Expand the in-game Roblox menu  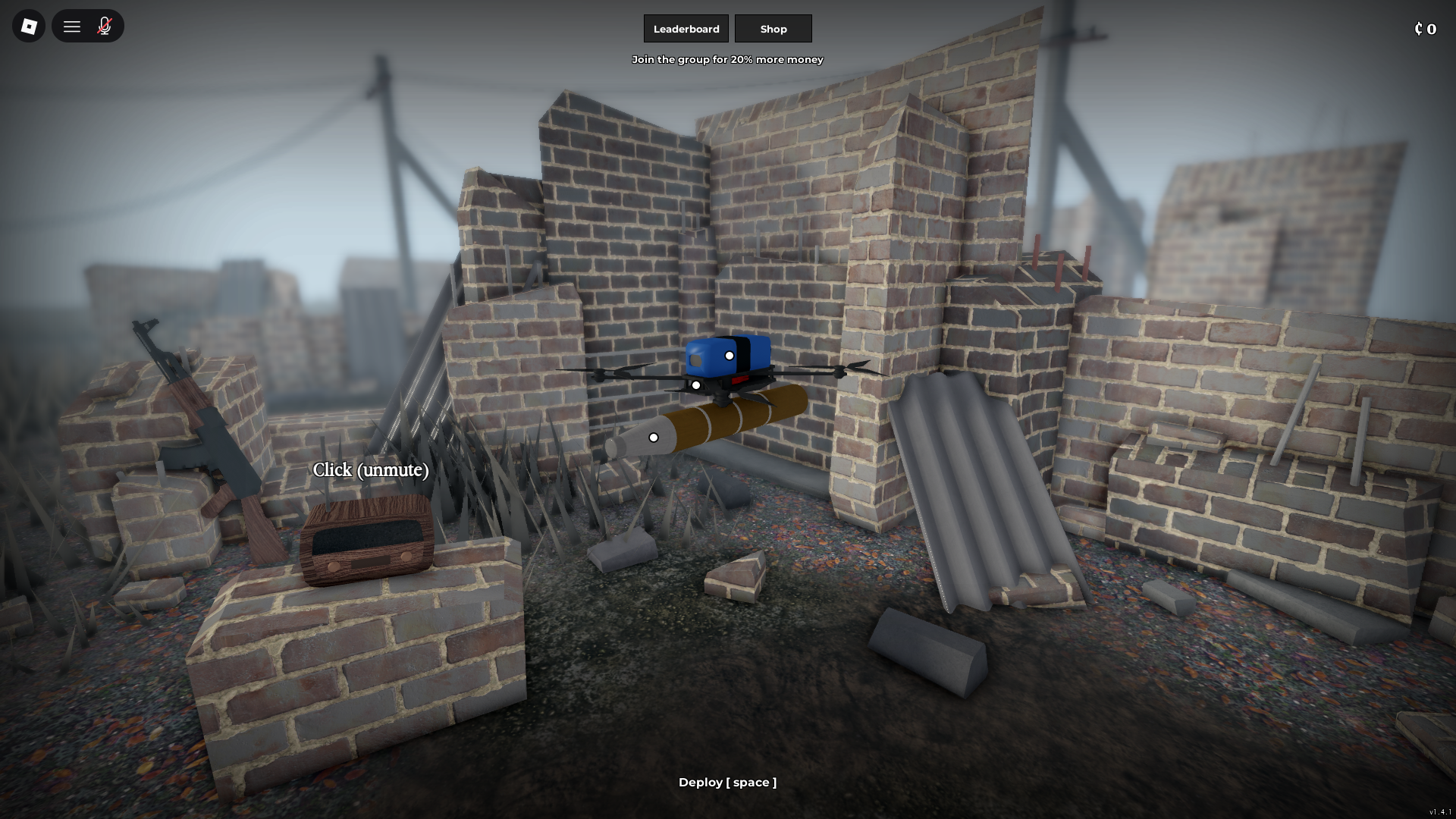pos(71,25)
